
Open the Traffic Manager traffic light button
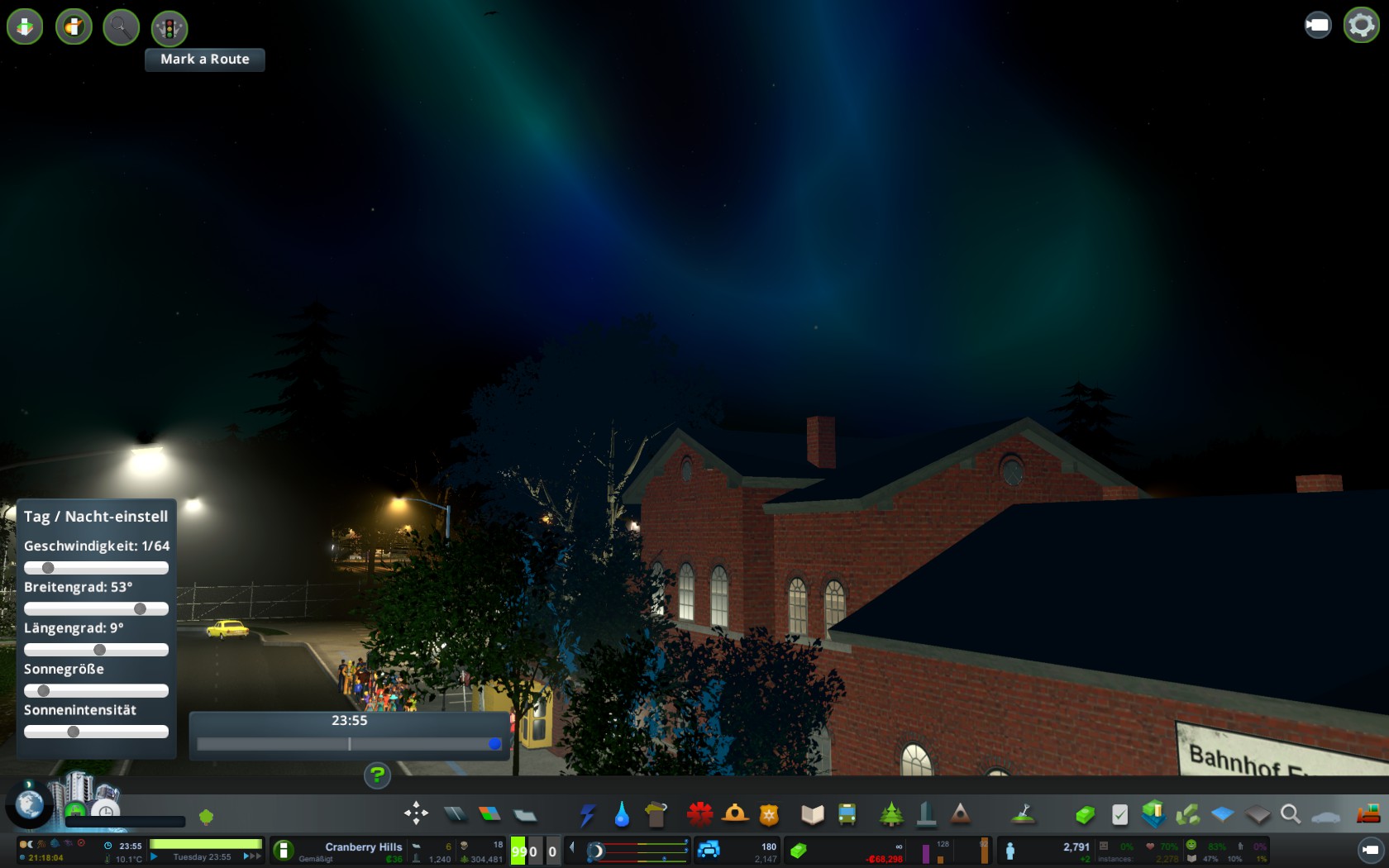click(169, 29)
